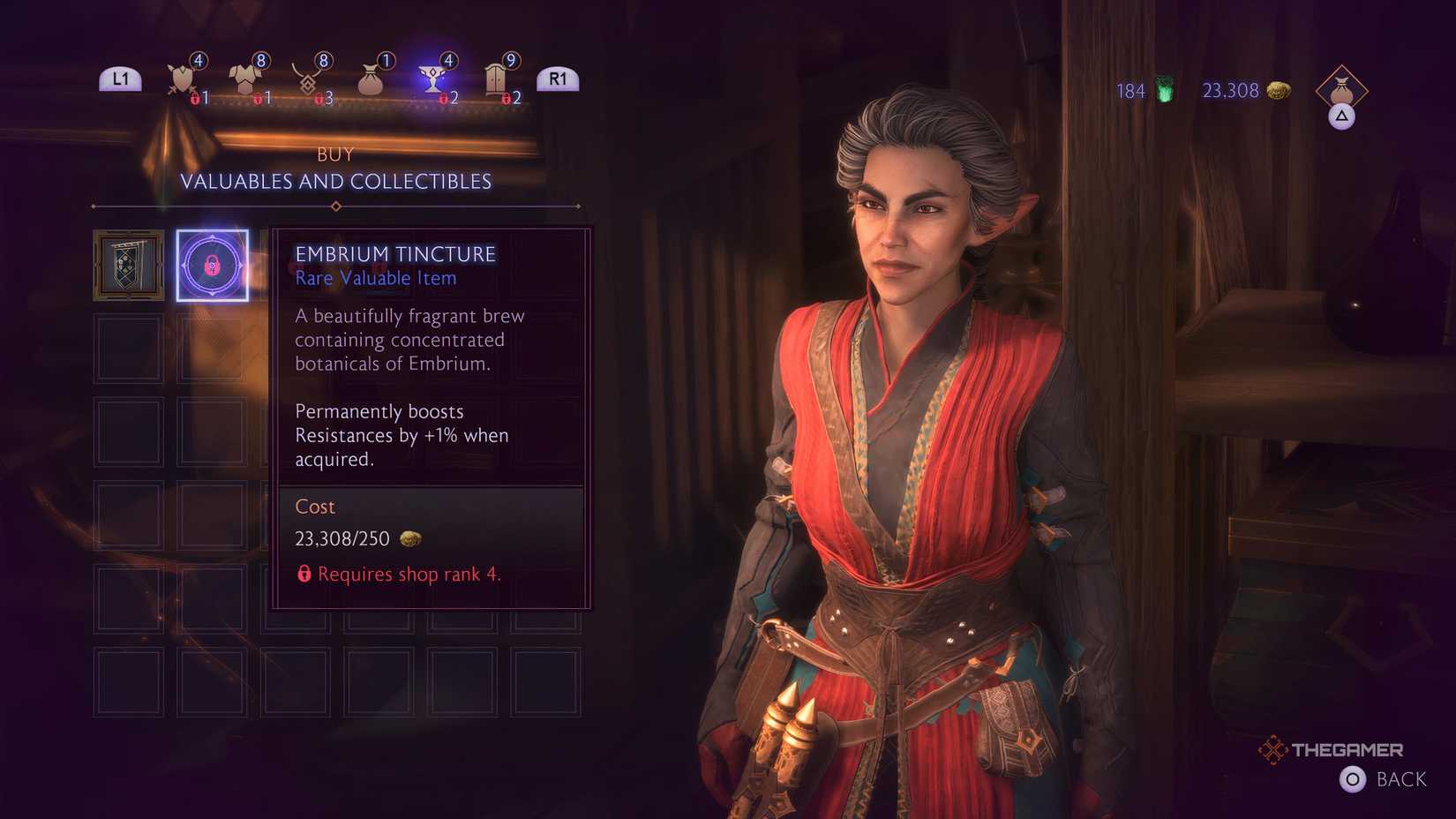This screenshot has height=819, width=1456.
Task: Click the lock badge on the jewelry category
Action: click(x=319, y=99)
